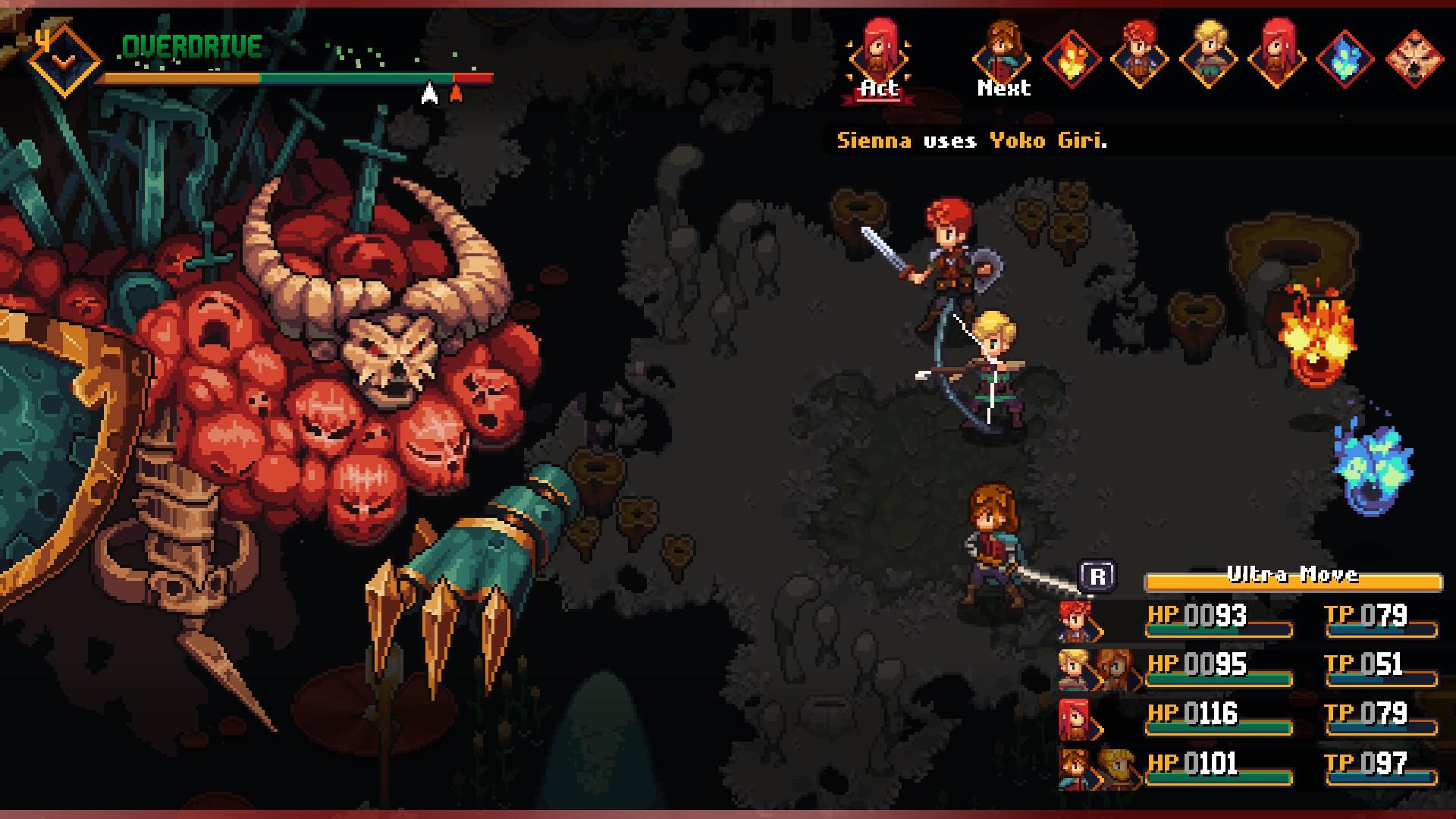Activate the Ultra Move gauge
Viewport: 1456px width, 819px height.
pyautogui.click(x=1292, y=579)
